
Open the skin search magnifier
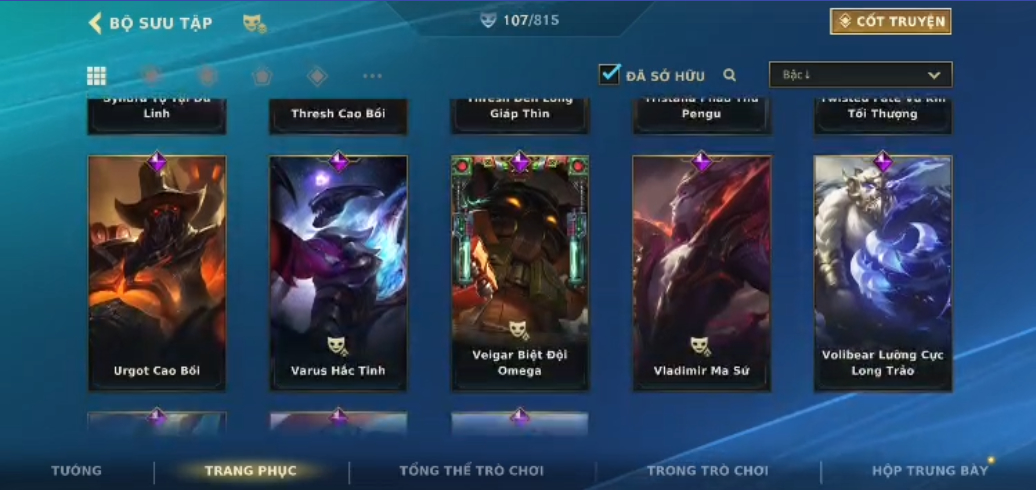pos(730,75)
